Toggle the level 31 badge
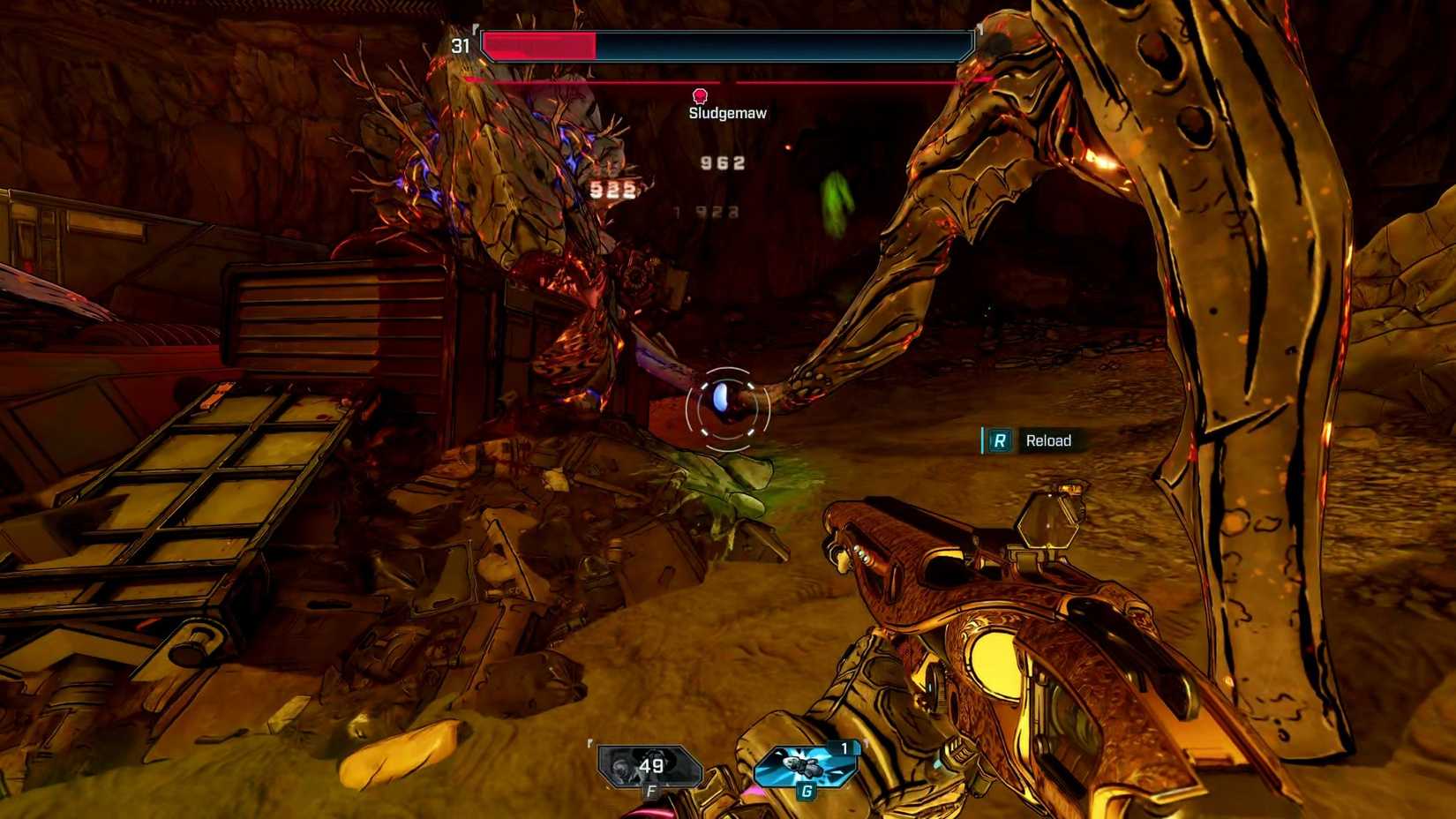The height and width of the screenshot is (819, 1456). point(460,47)
